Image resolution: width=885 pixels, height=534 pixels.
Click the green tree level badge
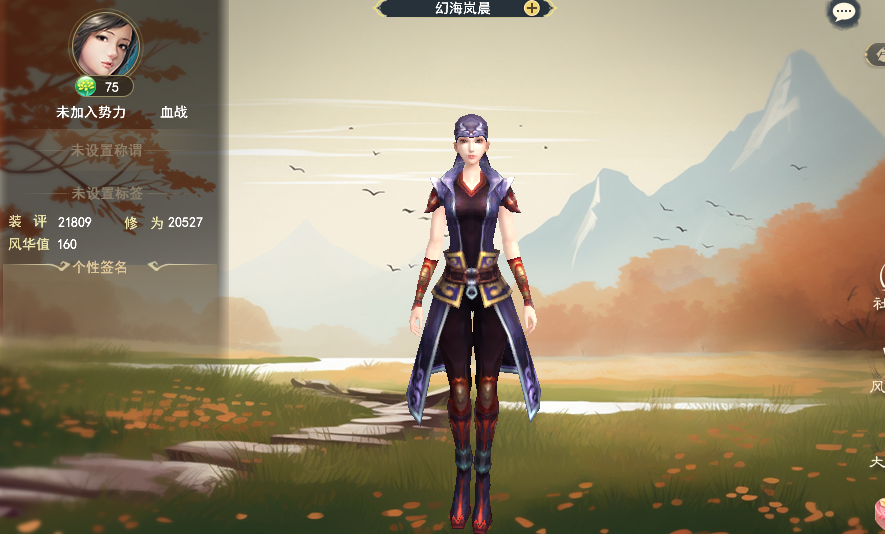tap(86, 86)
